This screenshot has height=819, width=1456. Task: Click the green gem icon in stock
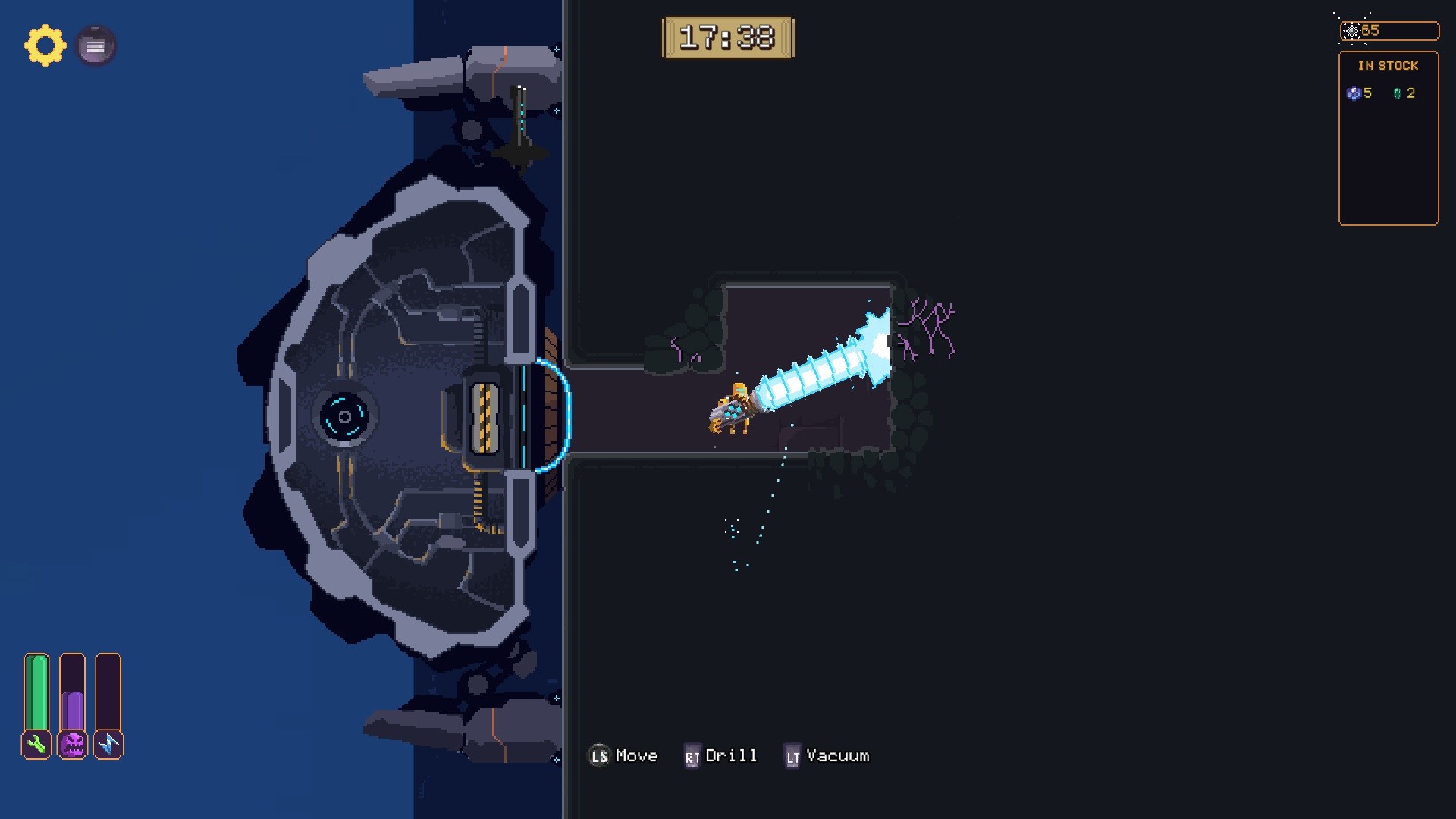(1398, 93)
